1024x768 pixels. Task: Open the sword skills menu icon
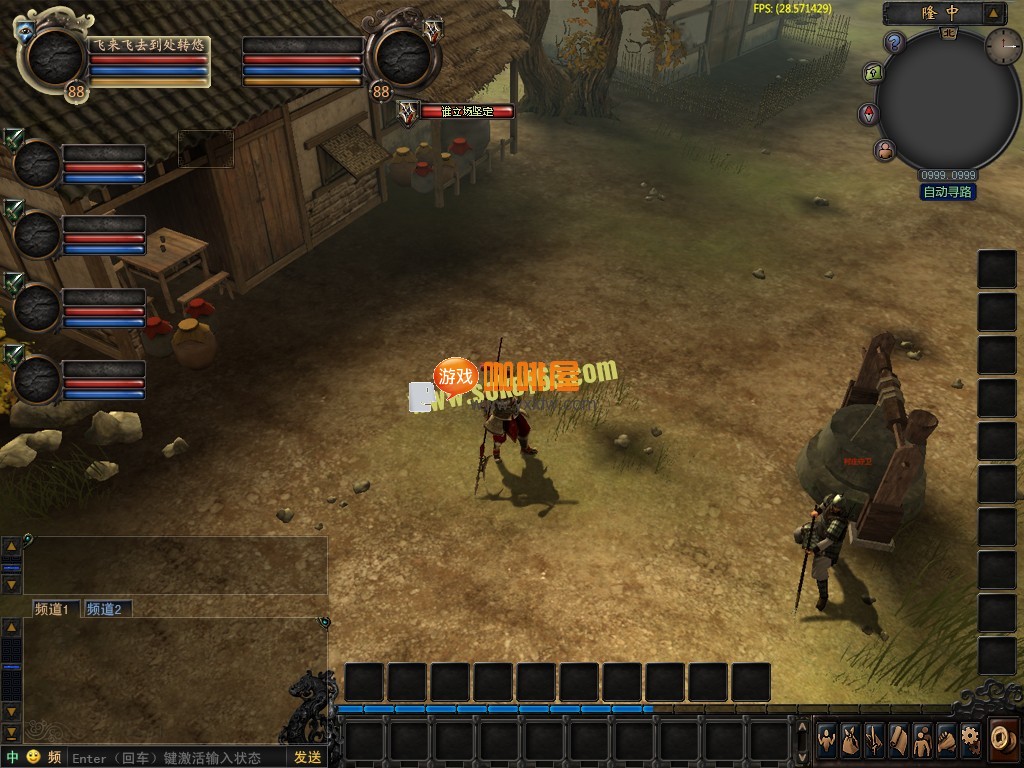click(x=875, y=740)
